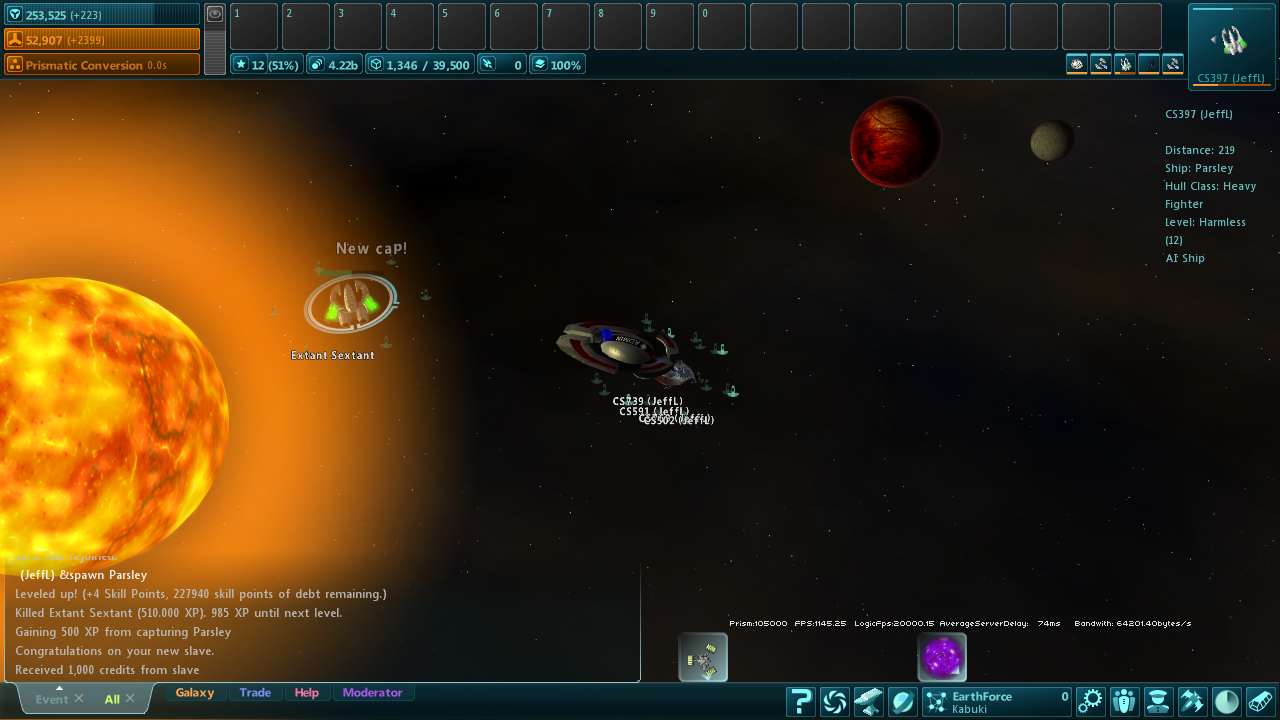Viewport: 1280px width, 720px height.
Task: Open the officer cap icon button
Action: (1158, 701)
